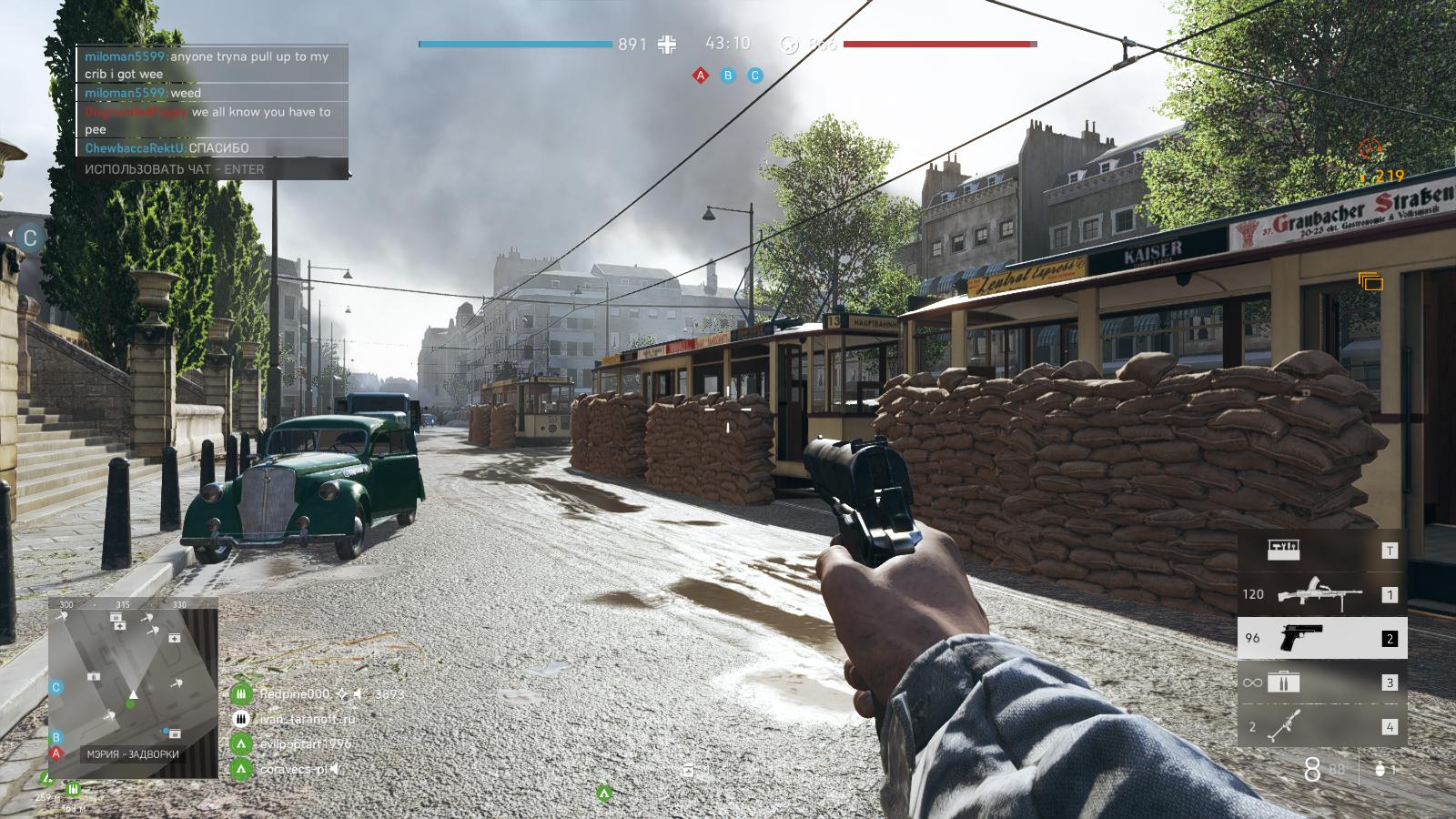This screenshot has height=819, width=1456.
Task: Click squad member Redpine000
Action: click(x=295, y=694)
